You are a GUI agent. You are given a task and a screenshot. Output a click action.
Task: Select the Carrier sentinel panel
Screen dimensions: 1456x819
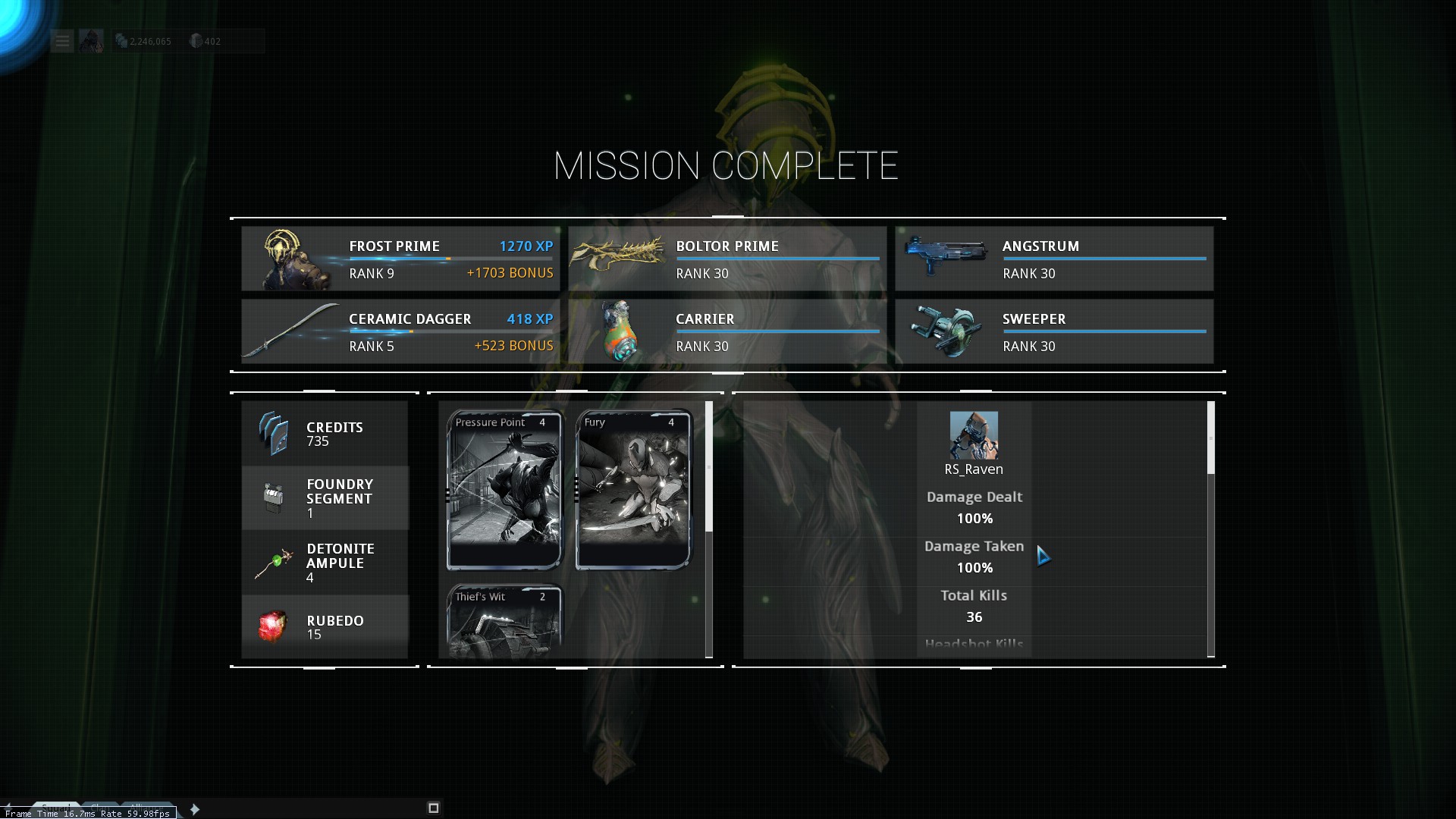(726, 331)
